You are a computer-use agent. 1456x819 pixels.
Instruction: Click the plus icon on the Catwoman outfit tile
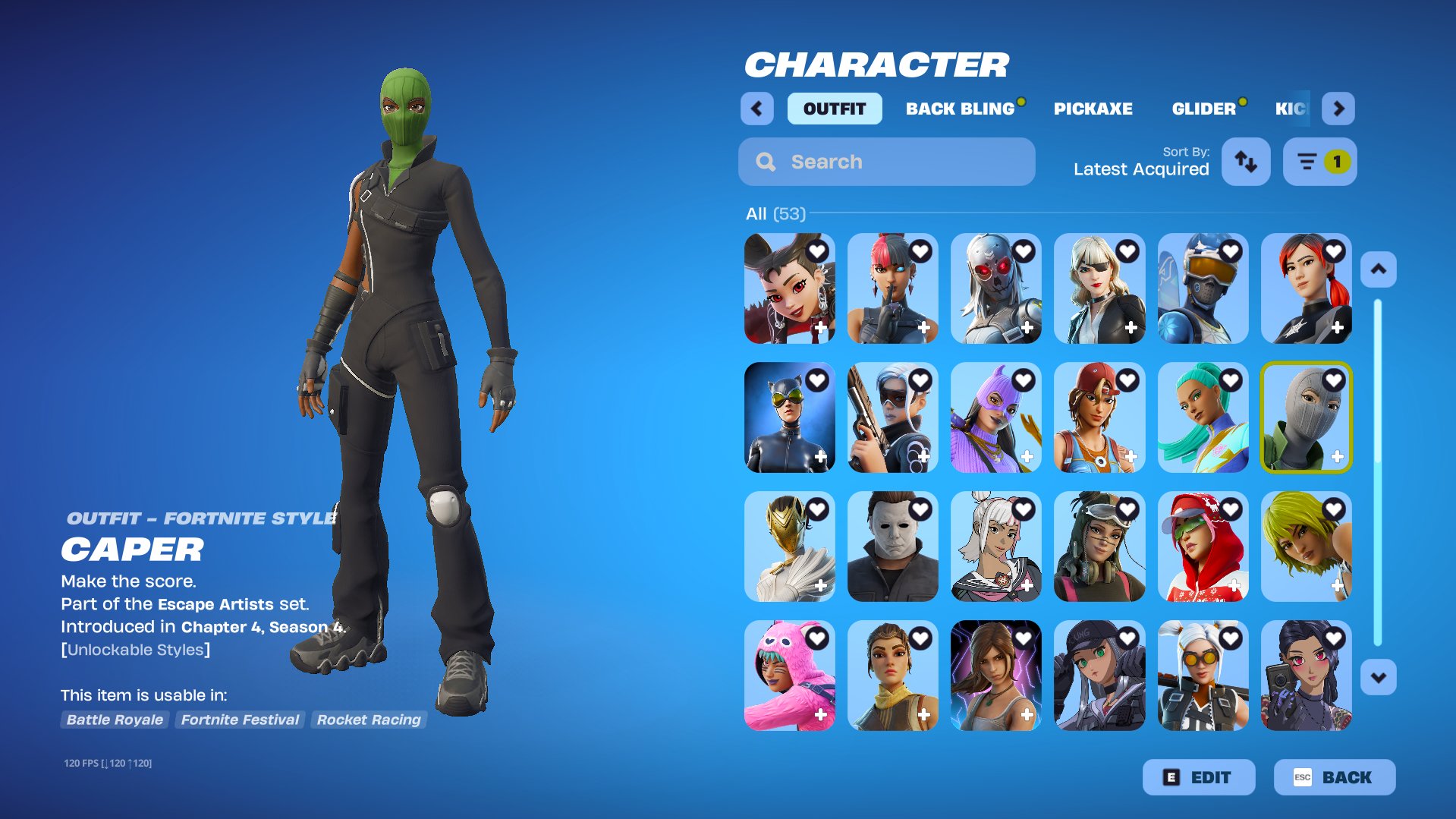click(822, 456)
